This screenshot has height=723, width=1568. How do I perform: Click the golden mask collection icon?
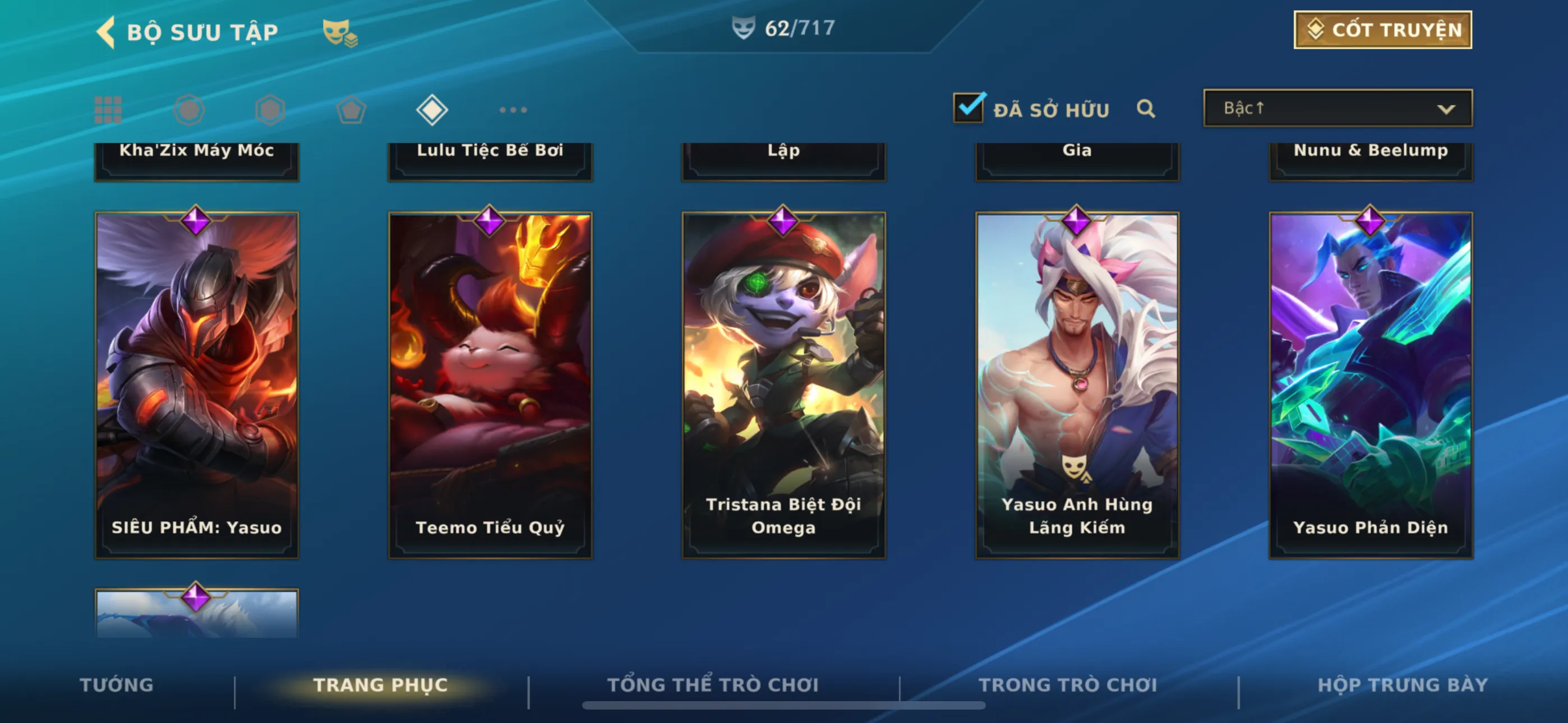[x=339, y=33]
